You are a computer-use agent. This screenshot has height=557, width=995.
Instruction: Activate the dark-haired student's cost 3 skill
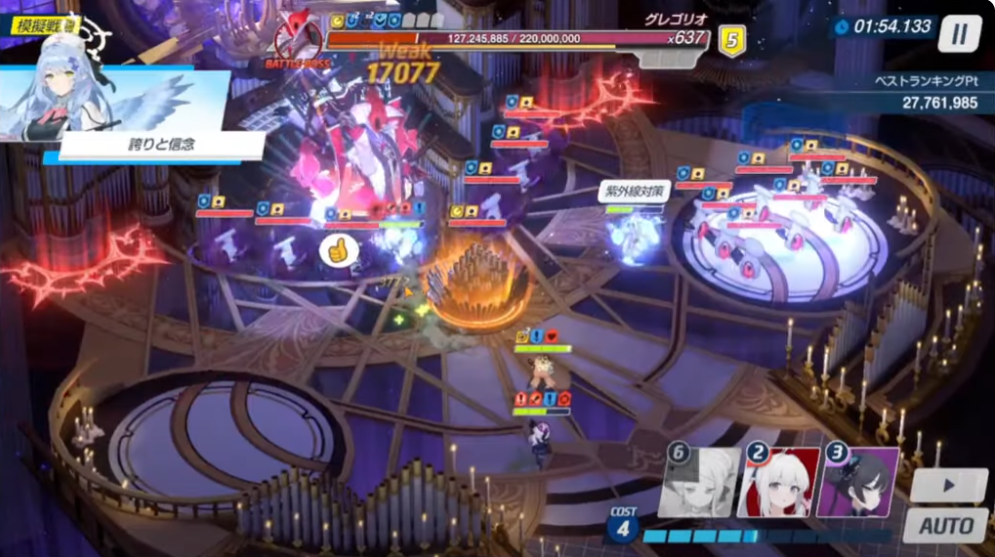coord(859,482)
